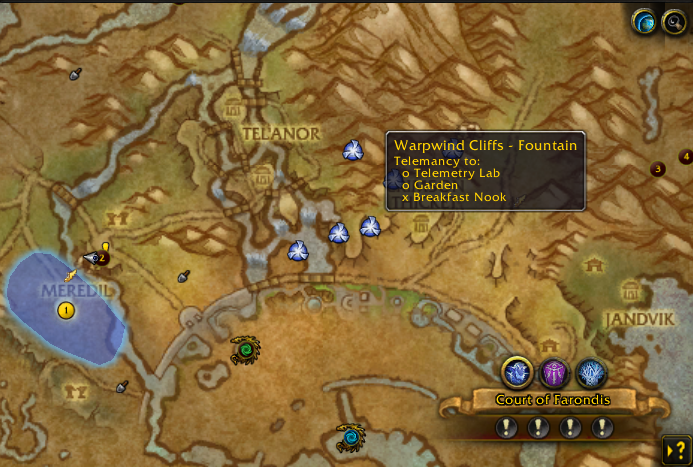This screenshot has height=467, width=693.
Task: Open the map help question mark button
Action: pos(676,449)
